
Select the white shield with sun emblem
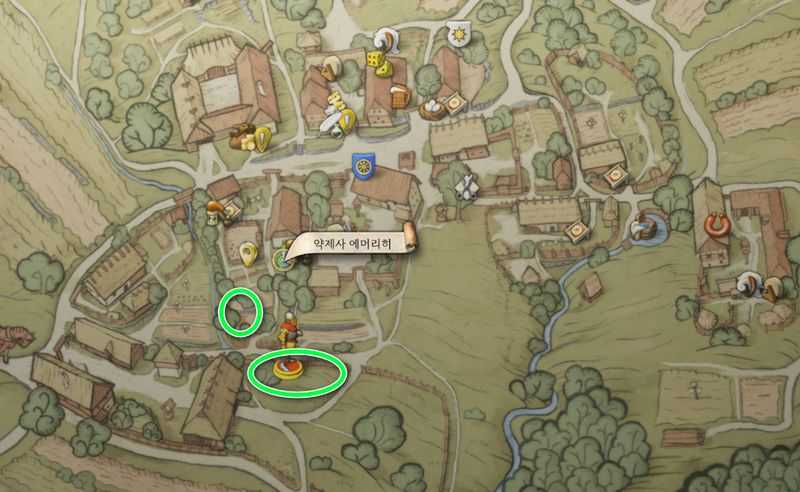(x=459, y=31)
